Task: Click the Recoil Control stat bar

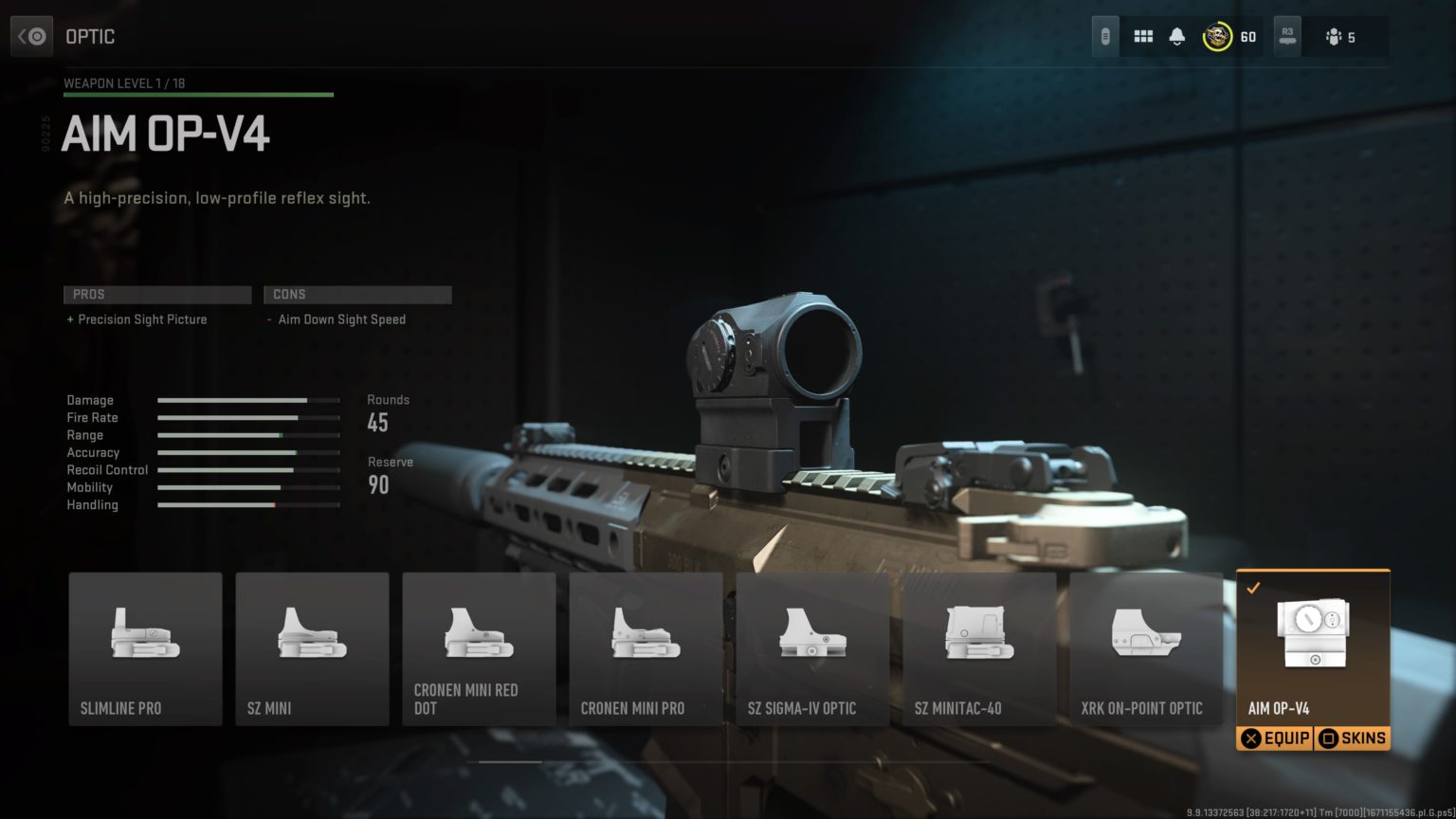Action: pos(246,469)
